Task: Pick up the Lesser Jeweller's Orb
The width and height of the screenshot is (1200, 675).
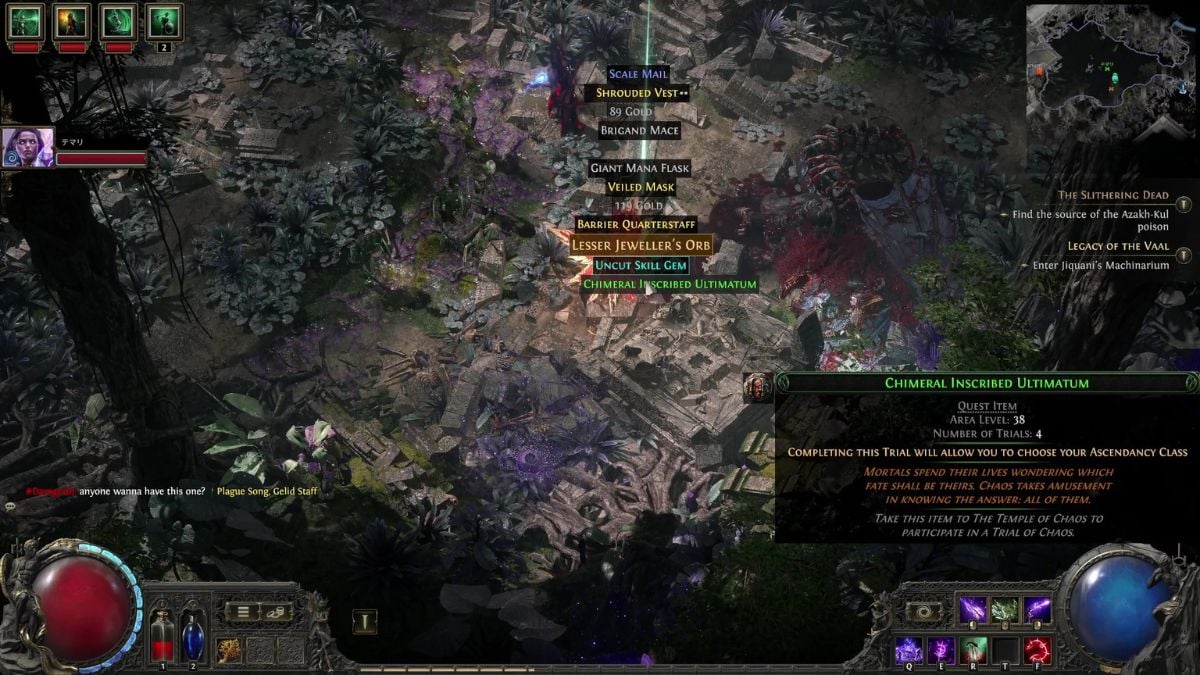Action: point(641,245)
